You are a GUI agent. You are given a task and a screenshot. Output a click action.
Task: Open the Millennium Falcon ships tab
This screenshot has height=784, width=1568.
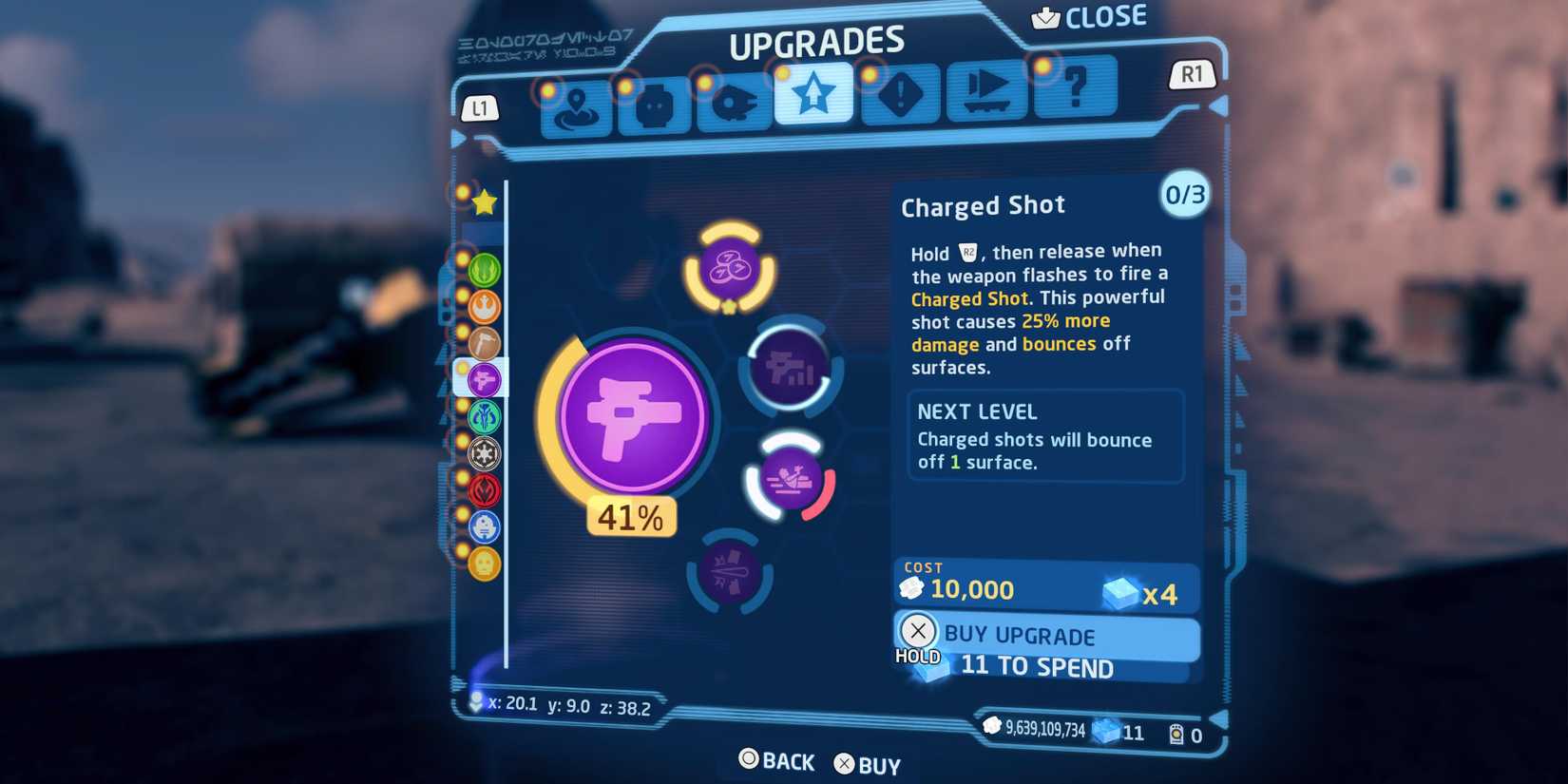coord(734,105)
